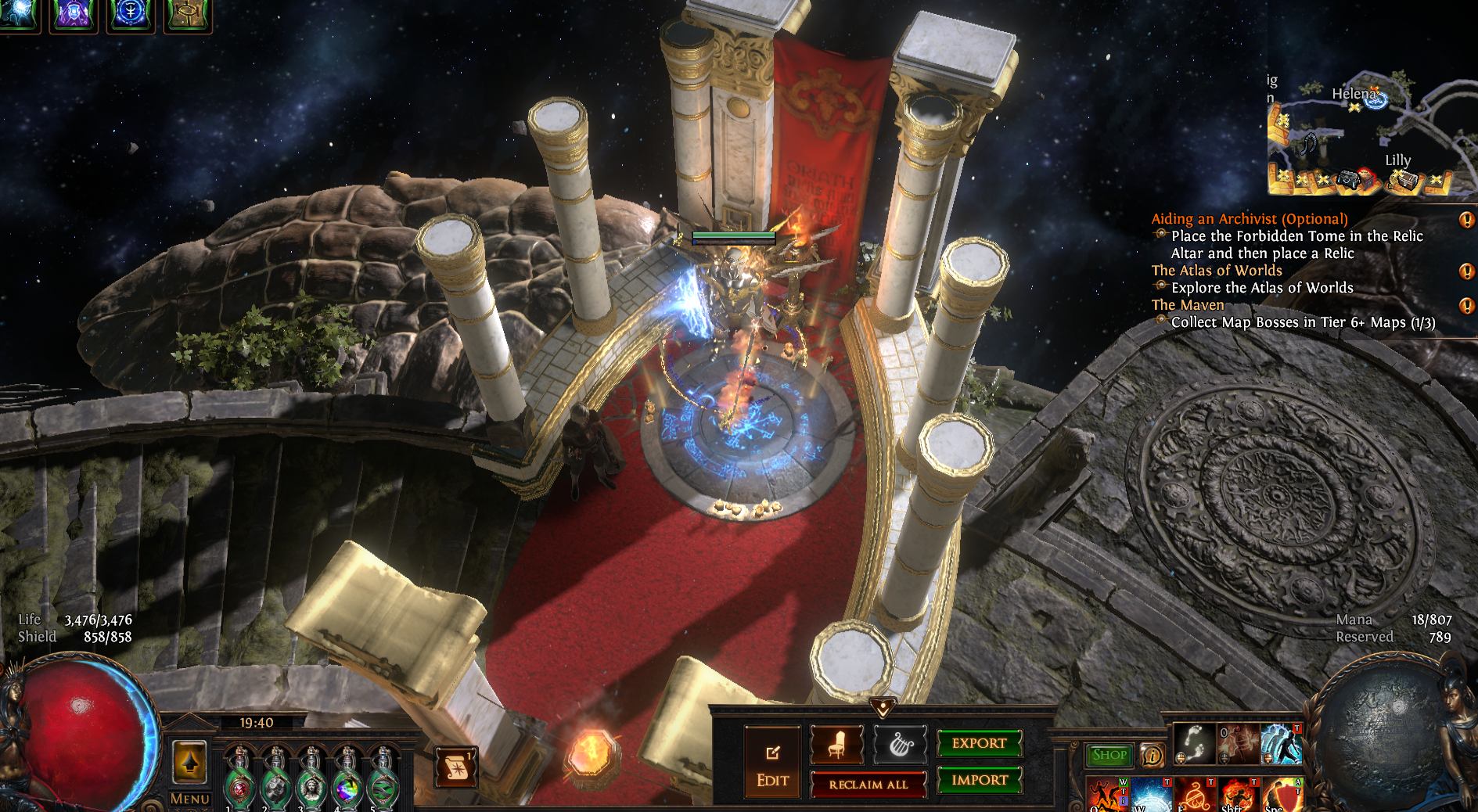
Task: Click the round info icon beside Shop
Action: [x=1152, y=756]
